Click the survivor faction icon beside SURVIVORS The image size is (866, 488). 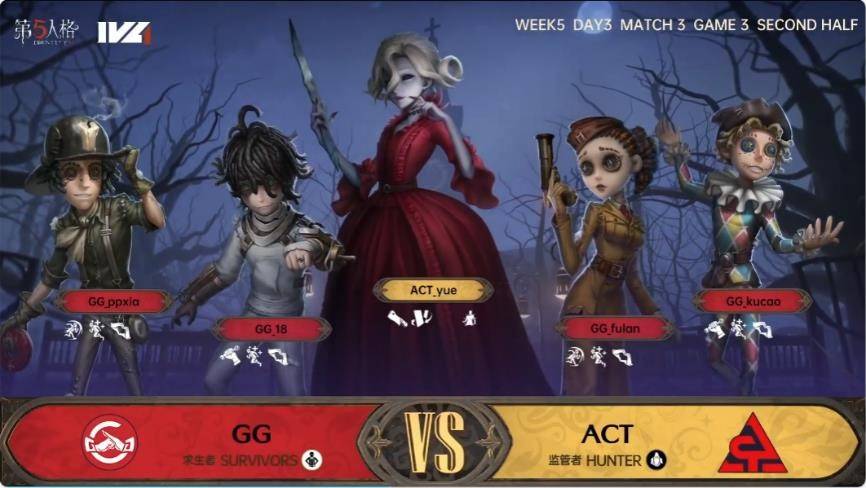(x=312, y=460)
